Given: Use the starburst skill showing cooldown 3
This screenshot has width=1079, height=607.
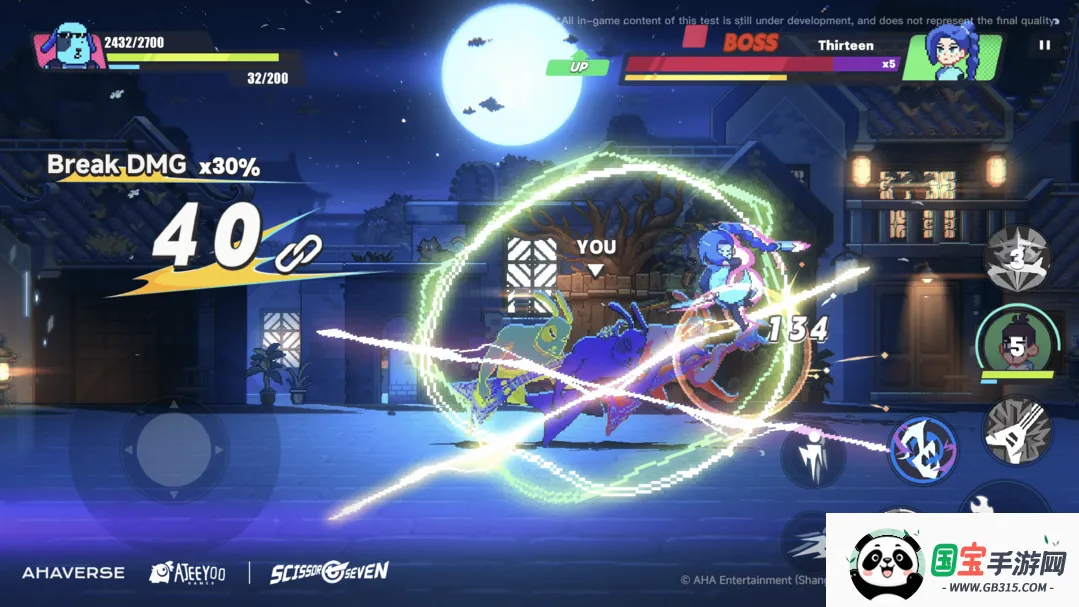Looking at the screenshot, I should [1017, 258].
